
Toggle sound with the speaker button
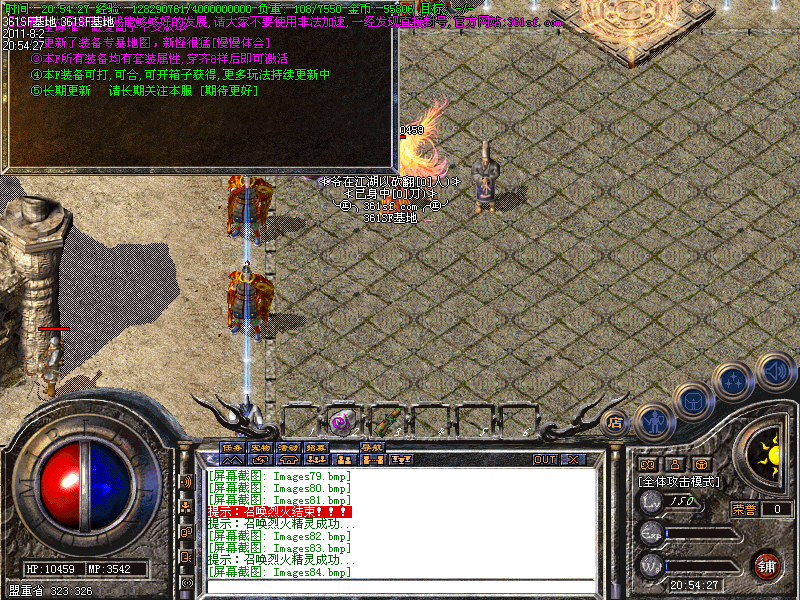tap(774, 370)
